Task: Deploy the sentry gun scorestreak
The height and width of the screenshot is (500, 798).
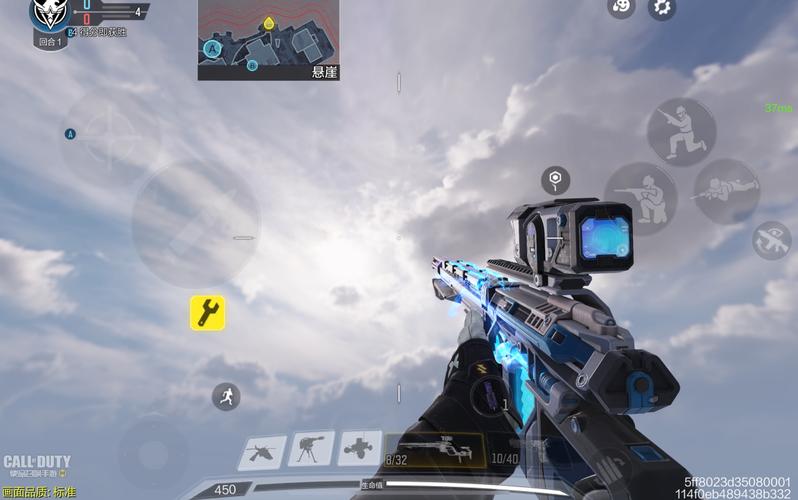Action: [x=312, y=449]
